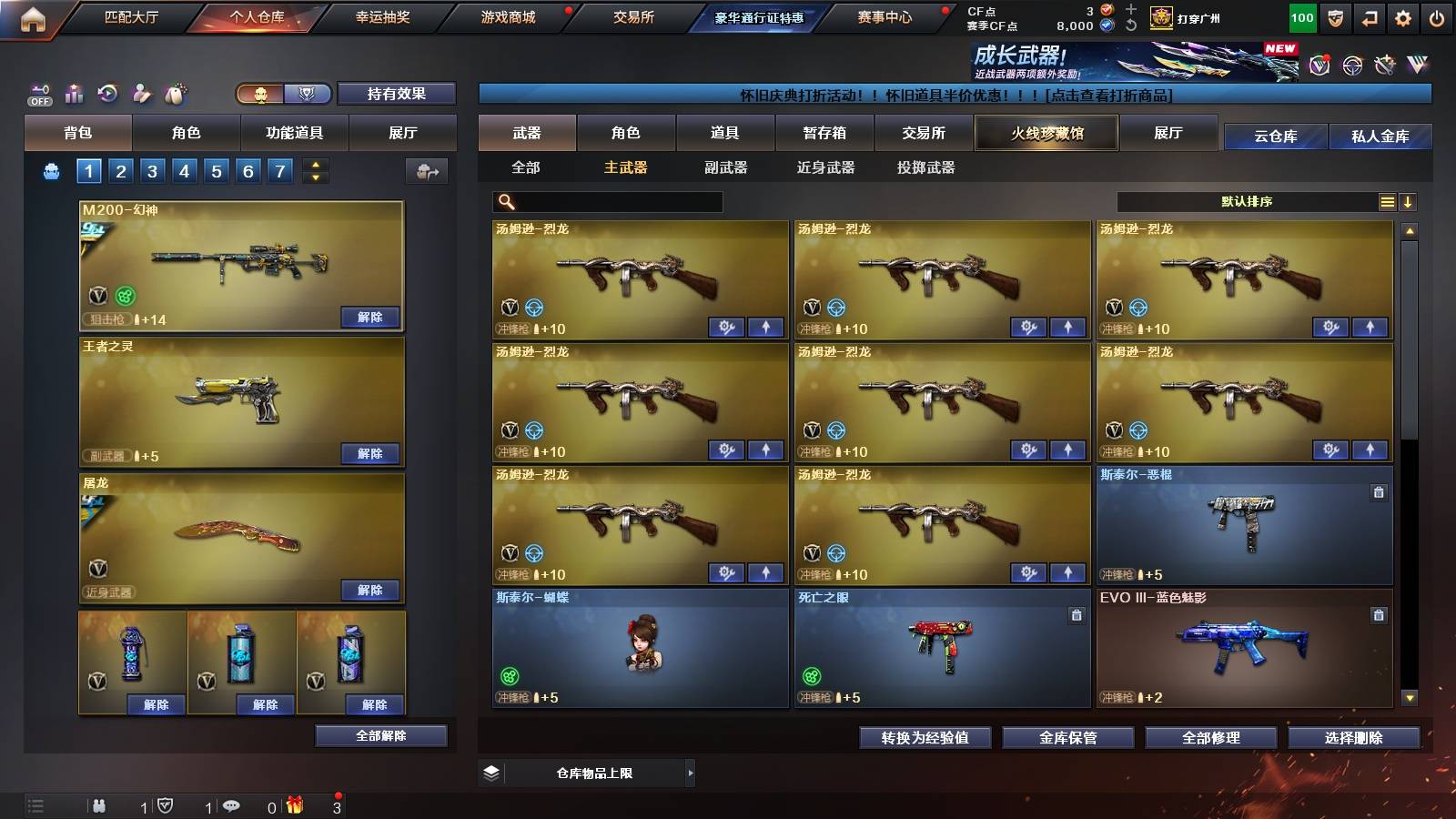Screen dimensions: 1456x819
Task: Click the 转换为经验值 button at bottom
Action: point(925,739)
